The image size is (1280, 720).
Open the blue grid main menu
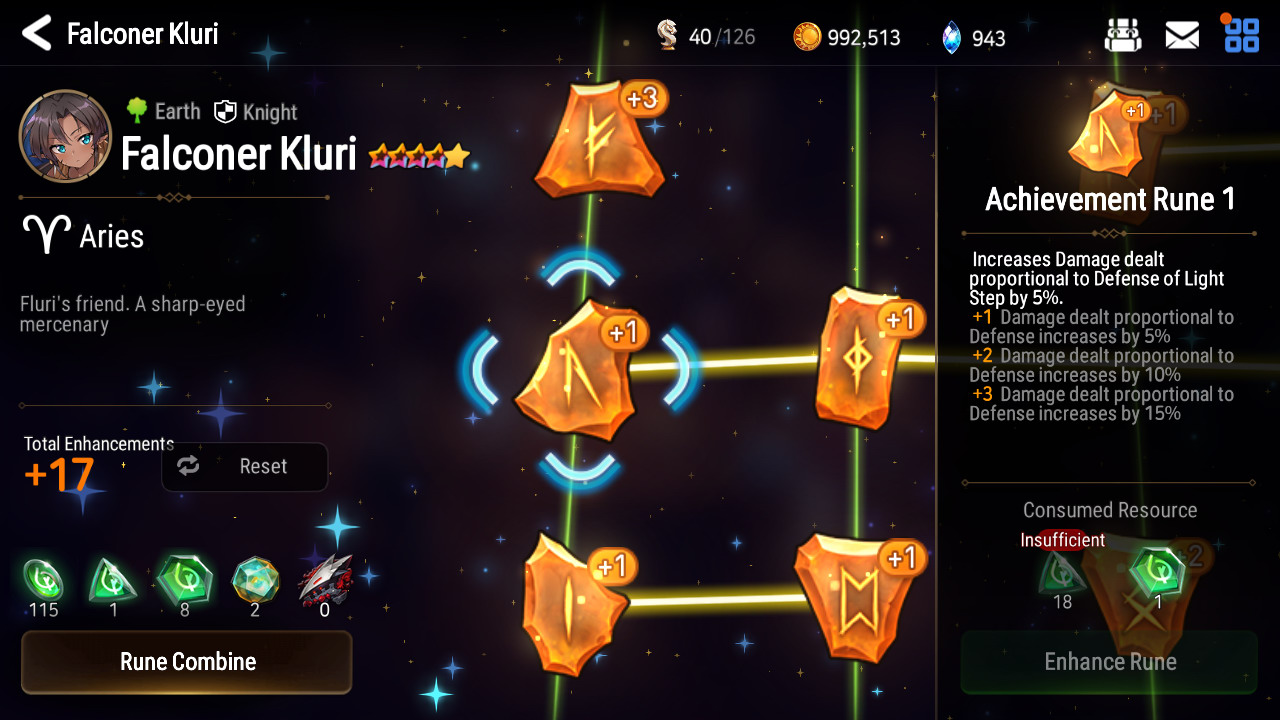click(x=1241, y=34)
